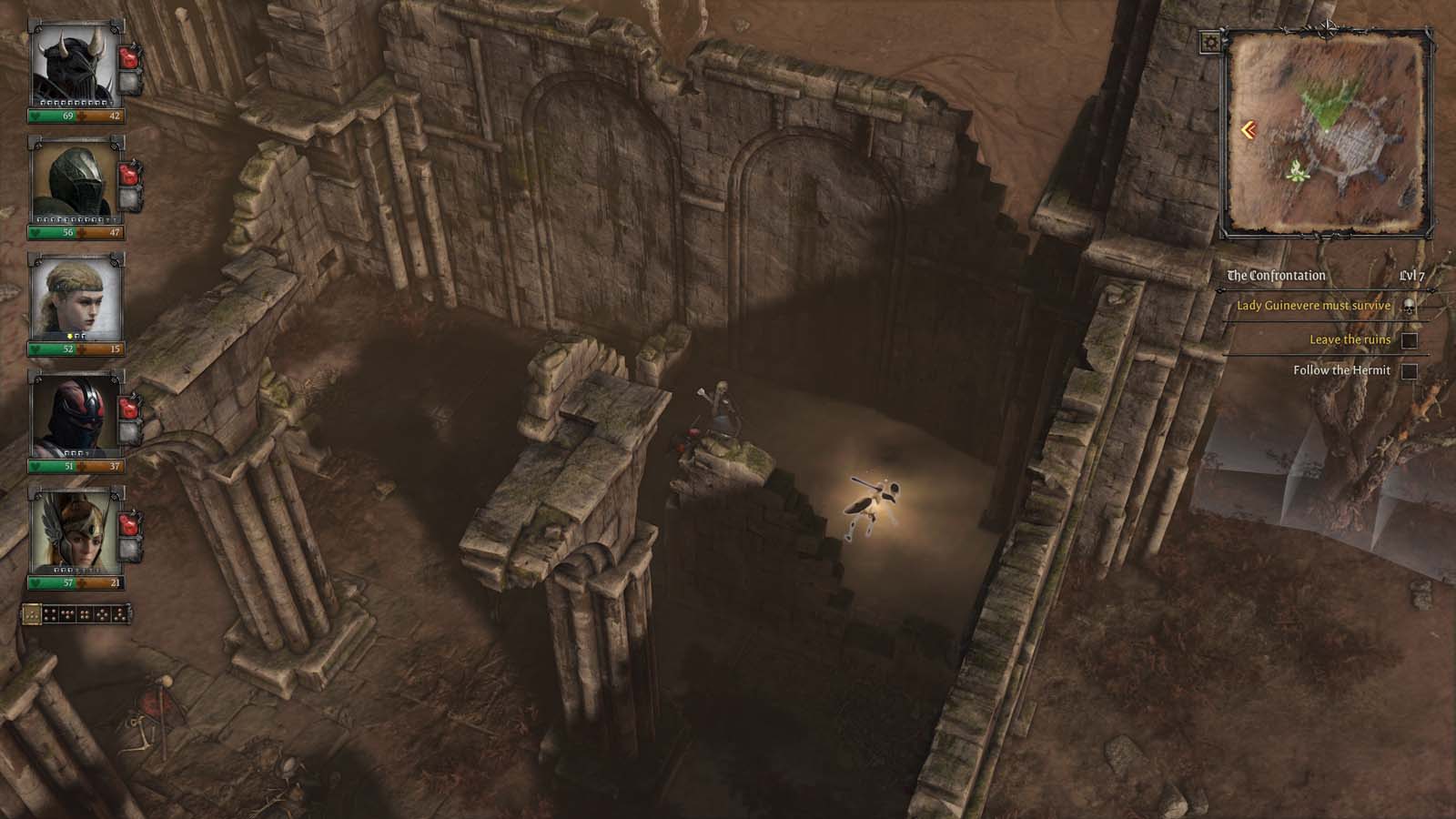Click the compass rose above the minimap
Screen dimensions: 1456x819
click(x=1329, y=27)
